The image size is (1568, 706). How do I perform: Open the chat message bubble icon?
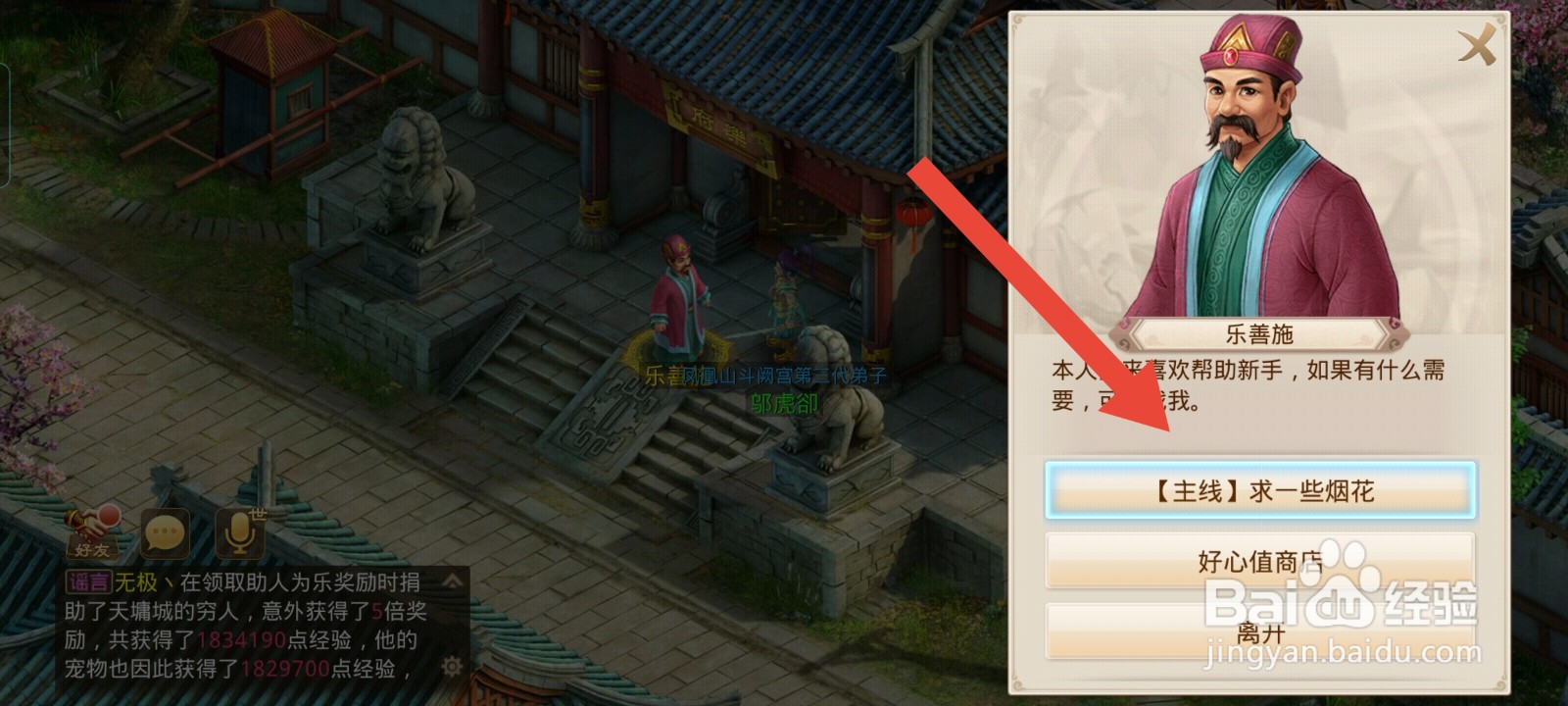[166, 532]
